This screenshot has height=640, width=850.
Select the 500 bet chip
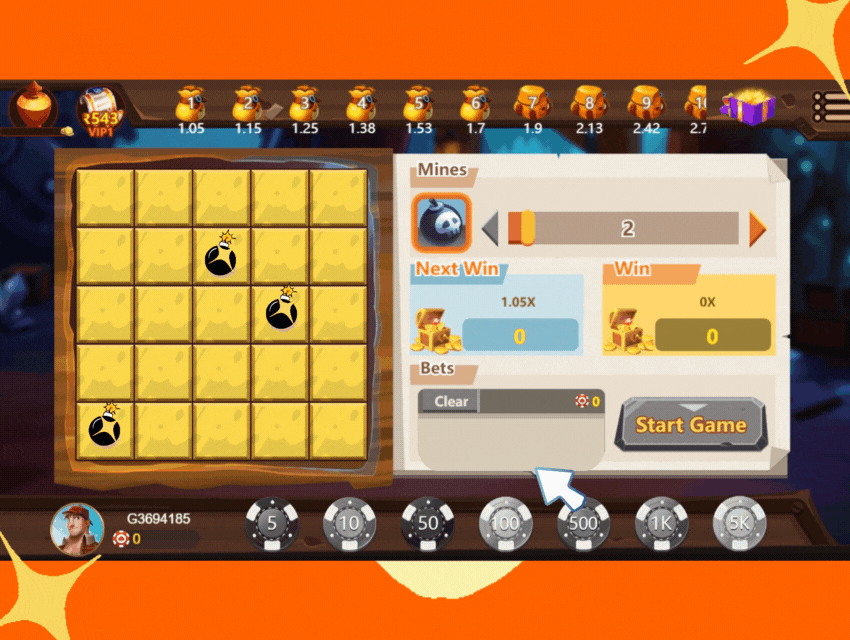(583, 523)
